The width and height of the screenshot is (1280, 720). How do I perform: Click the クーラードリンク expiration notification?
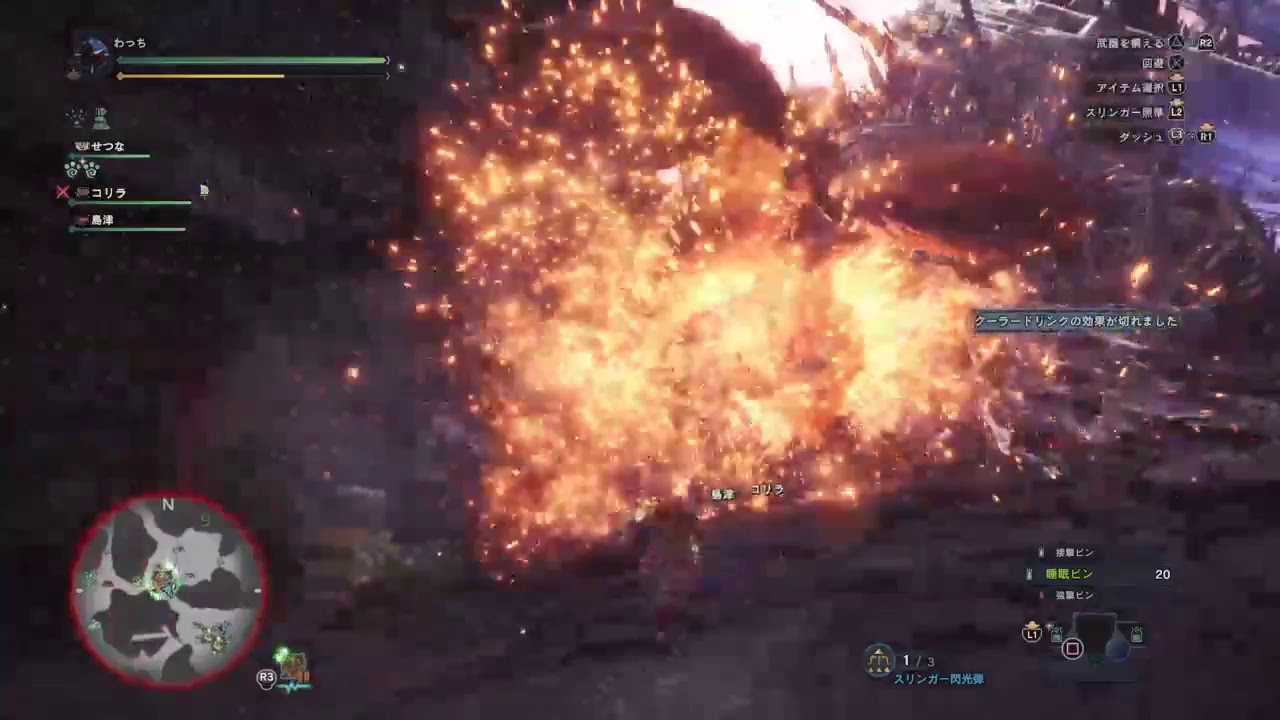pos(1075,322)
